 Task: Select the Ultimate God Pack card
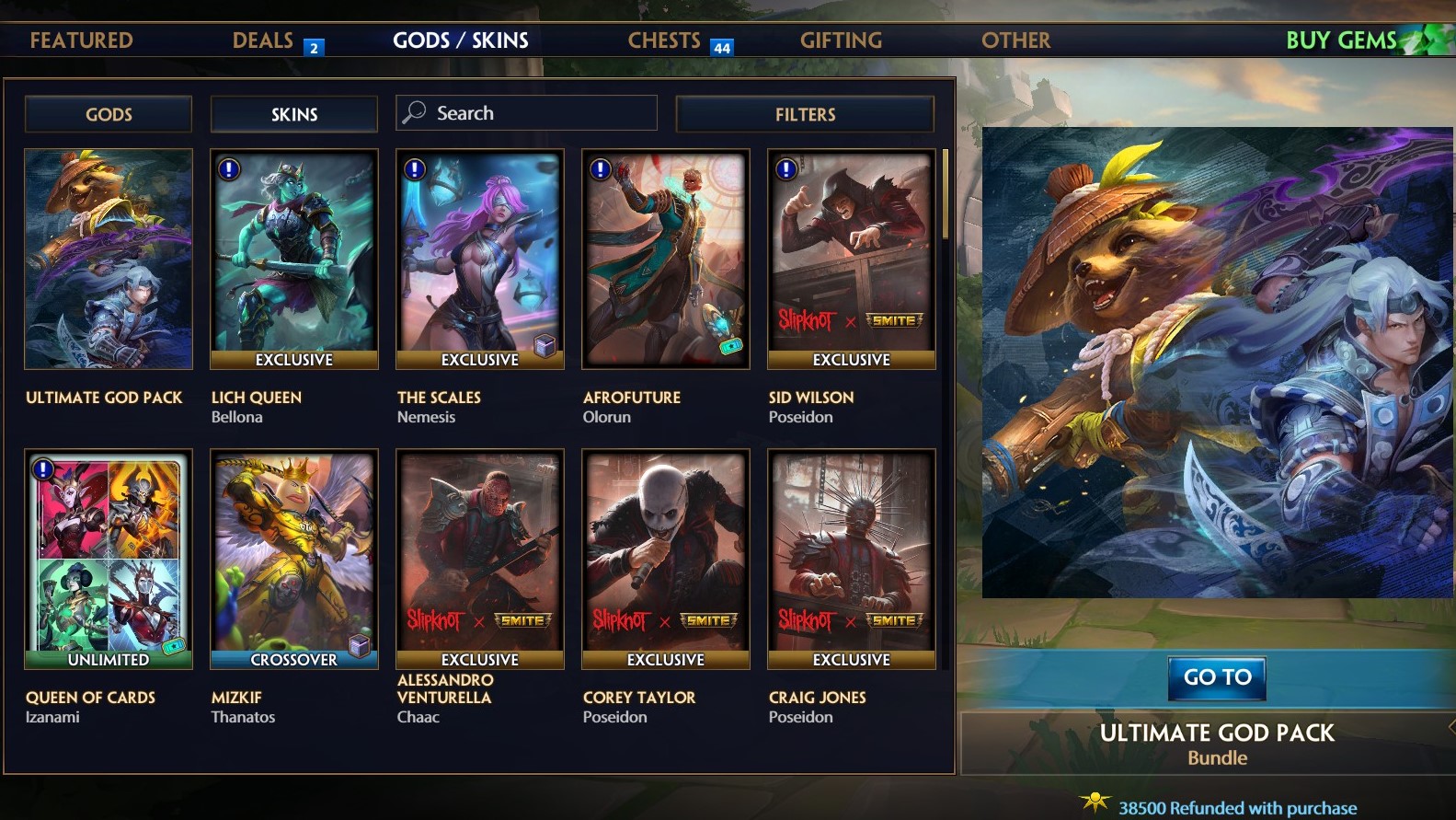109,260
